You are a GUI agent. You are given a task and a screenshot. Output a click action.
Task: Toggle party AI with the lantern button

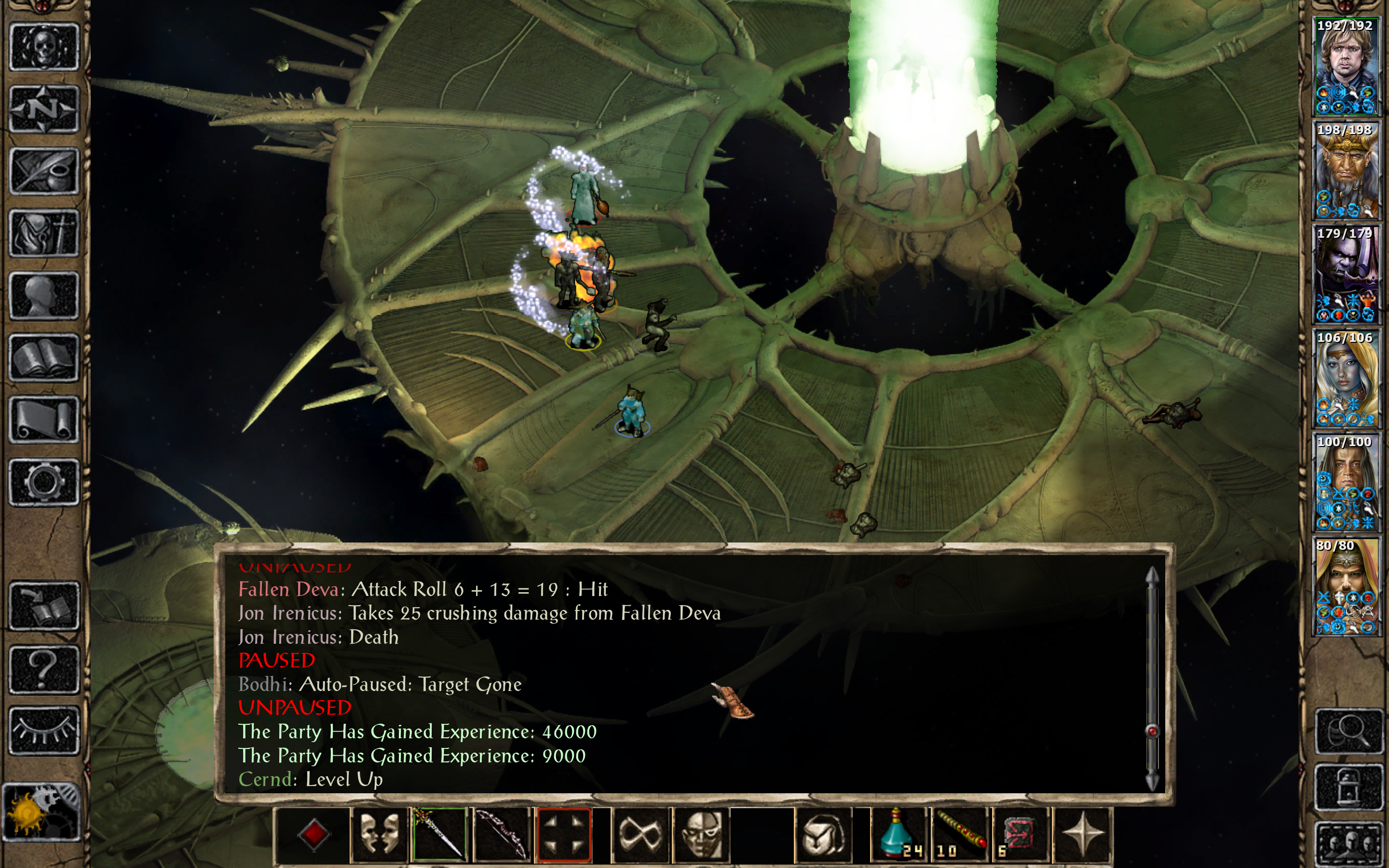tap(1348, 787)
